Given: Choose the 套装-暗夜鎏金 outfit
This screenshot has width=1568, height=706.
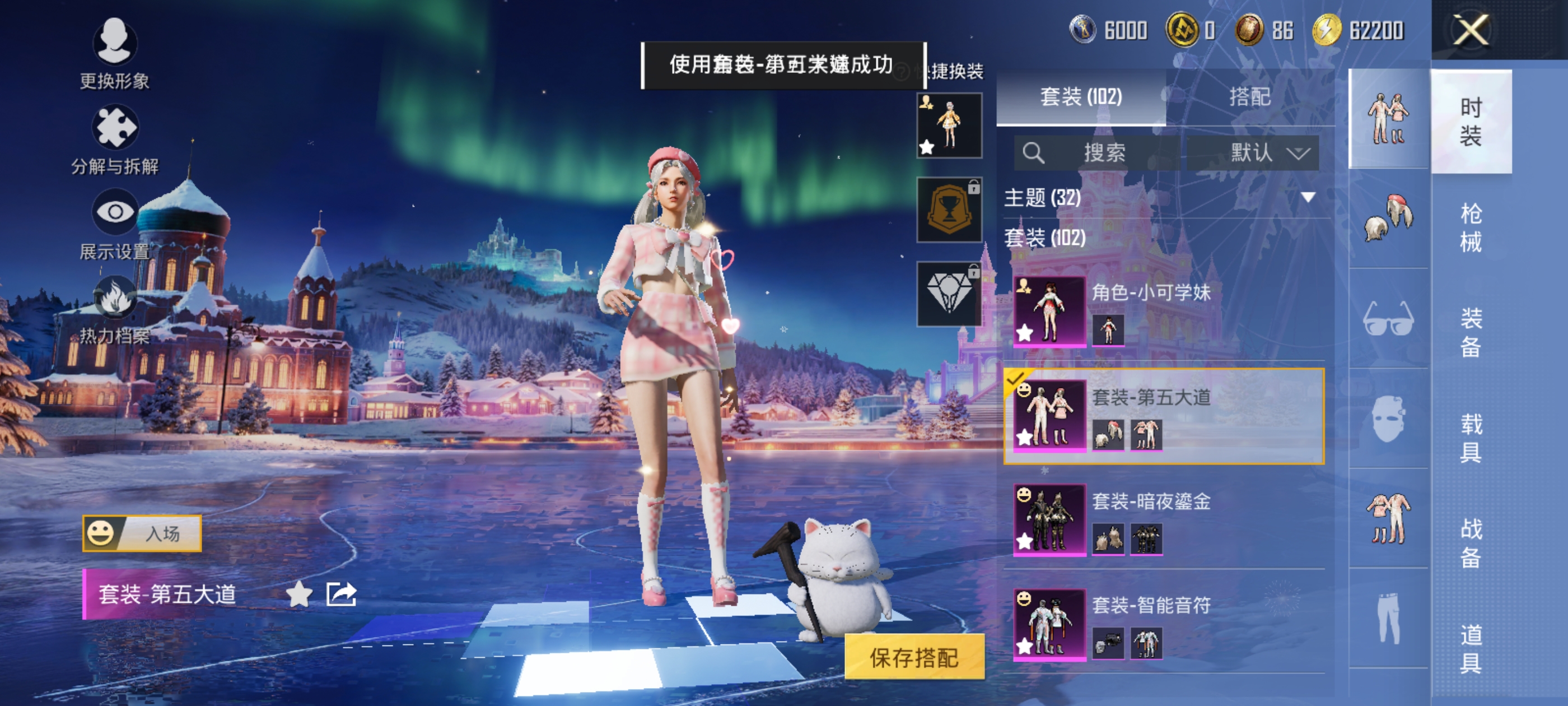Looking at the screenshot, I should (x=1164, y=519).
